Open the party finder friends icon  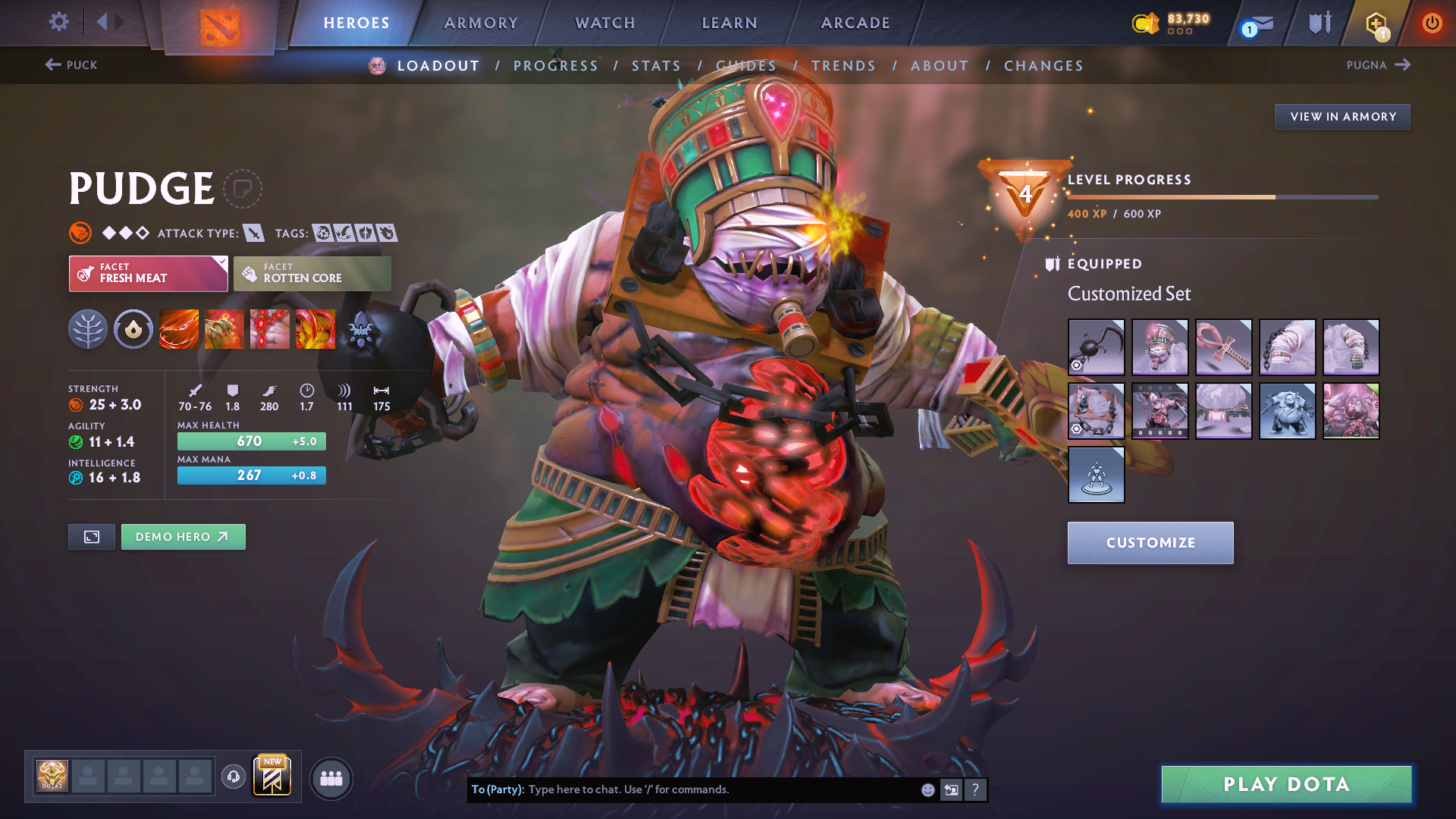coord(331,779)
